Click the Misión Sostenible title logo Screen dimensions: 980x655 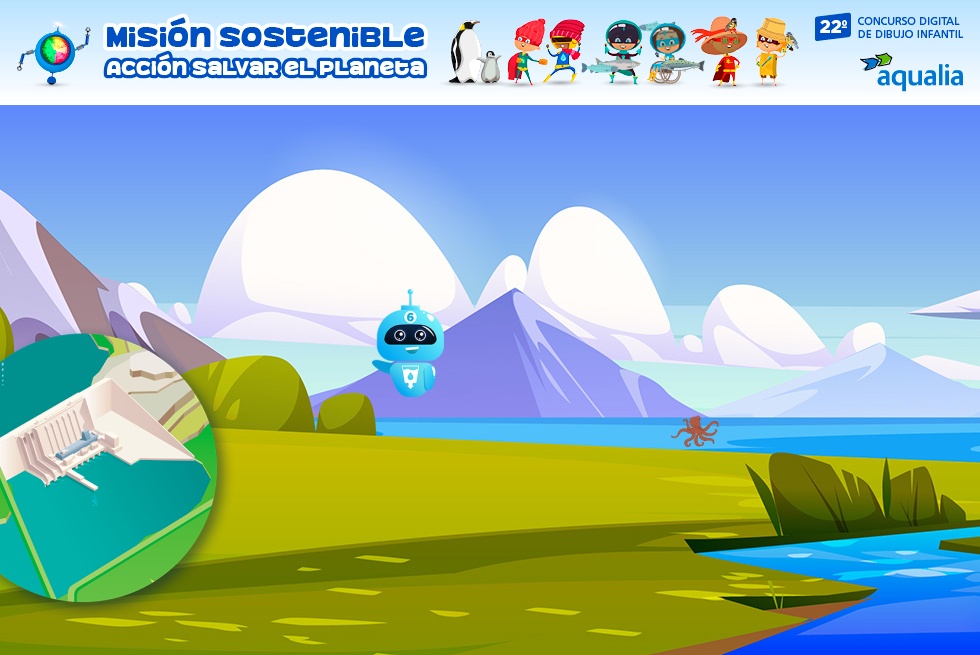[x=265, y=51]
